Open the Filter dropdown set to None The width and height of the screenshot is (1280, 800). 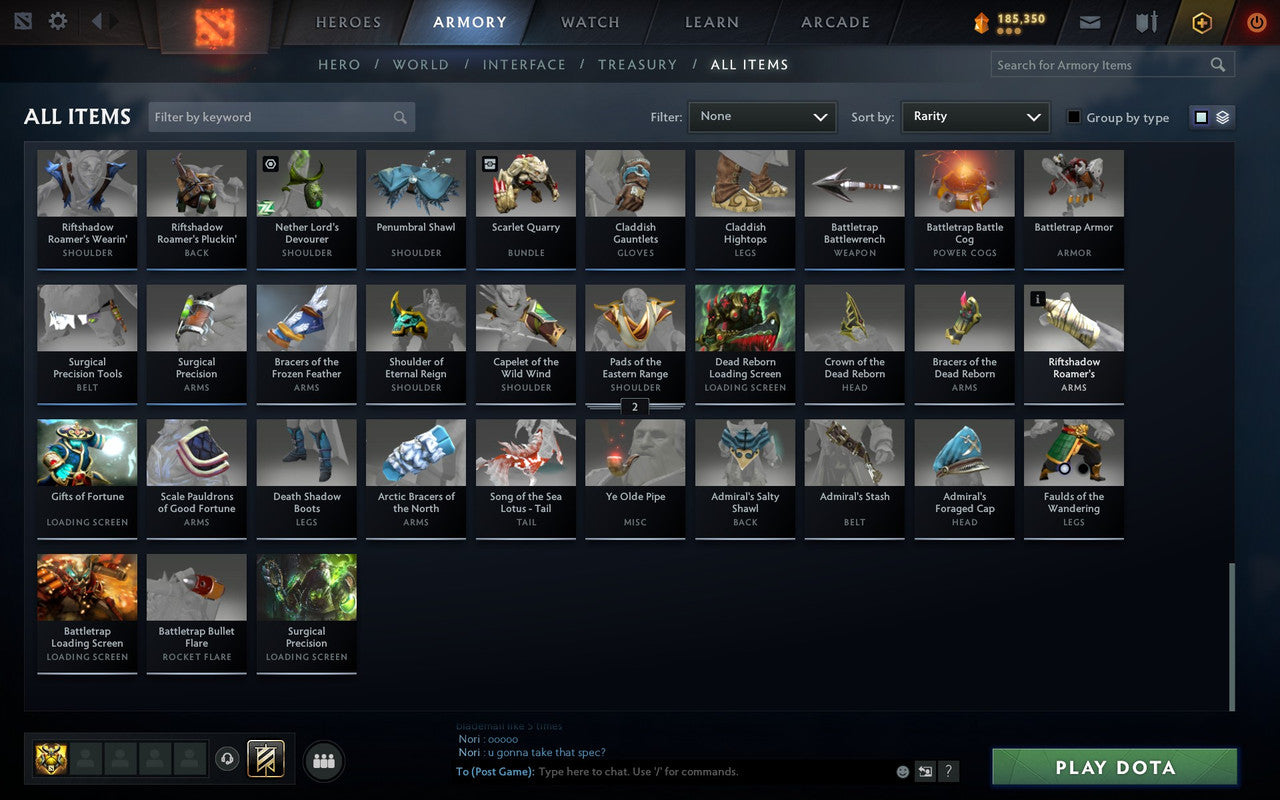pyautogui.click(x=762, y=117)
